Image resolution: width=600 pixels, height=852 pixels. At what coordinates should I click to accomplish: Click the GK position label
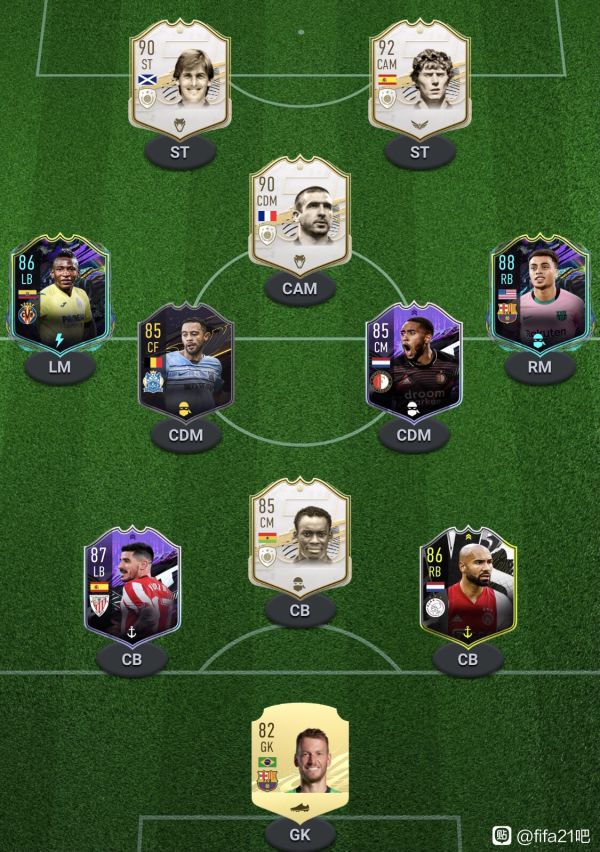click(299, 832)
